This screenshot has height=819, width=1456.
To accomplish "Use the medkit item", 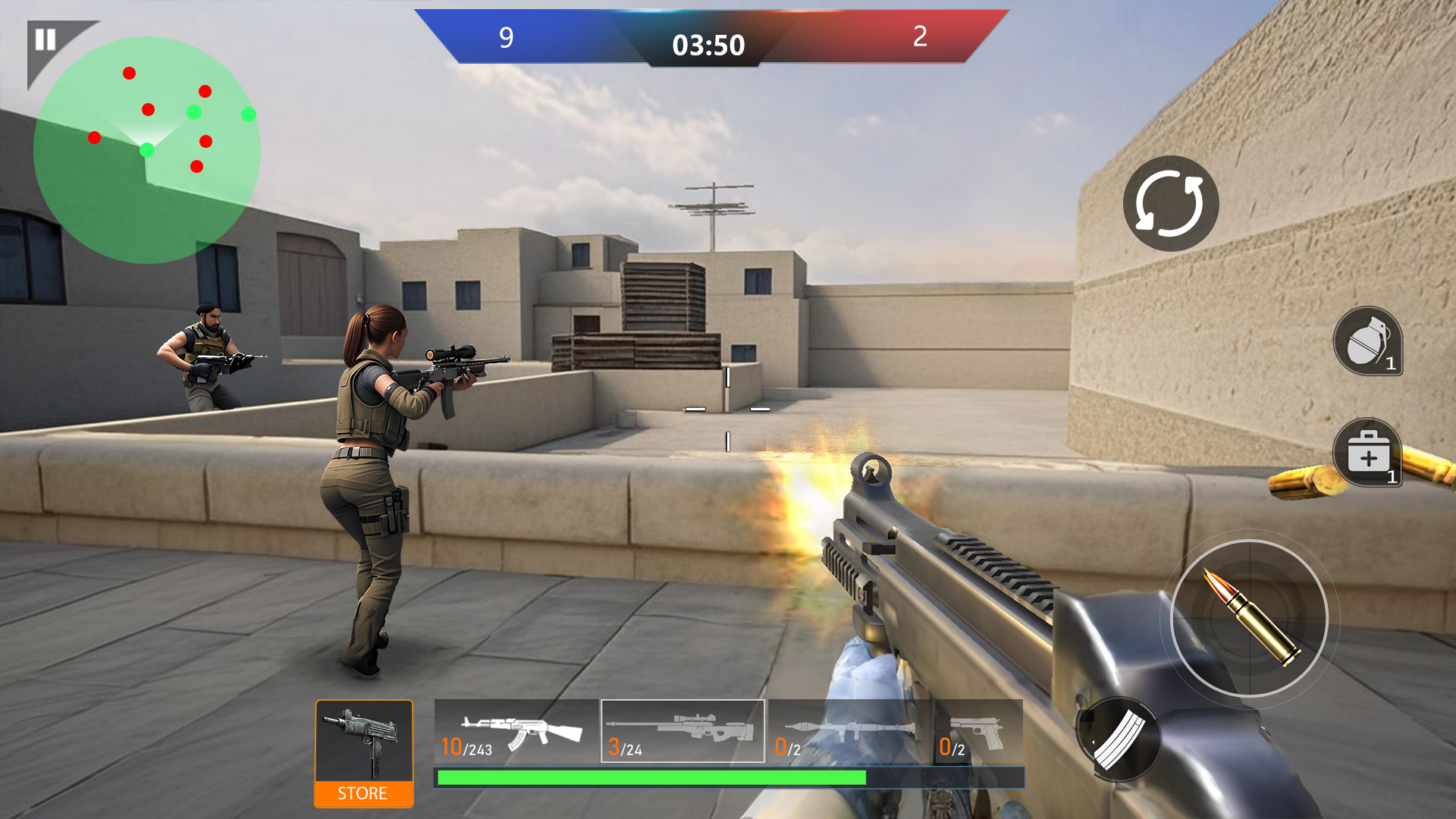I will (x=1369, y=455).
